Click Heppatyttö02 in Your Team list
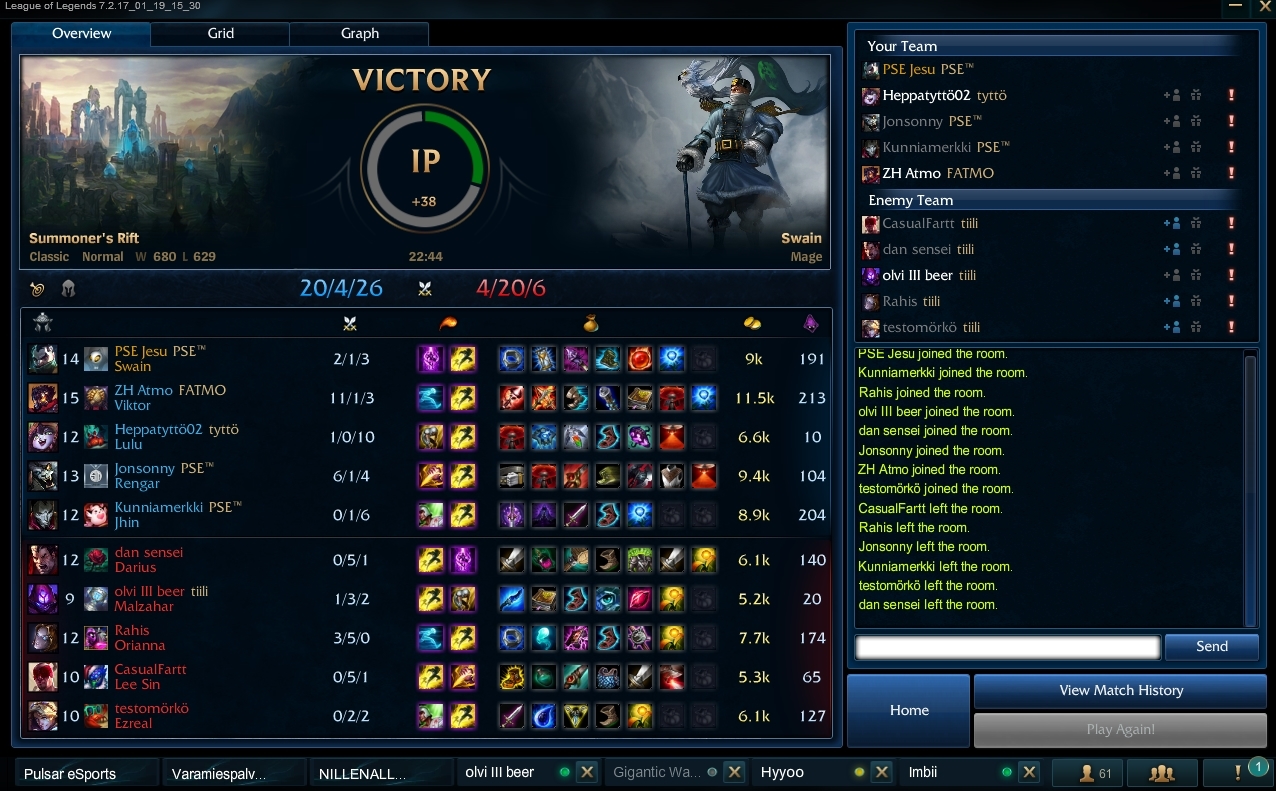Viewport: 1276px width, 791px height. [x=926, y=96]
